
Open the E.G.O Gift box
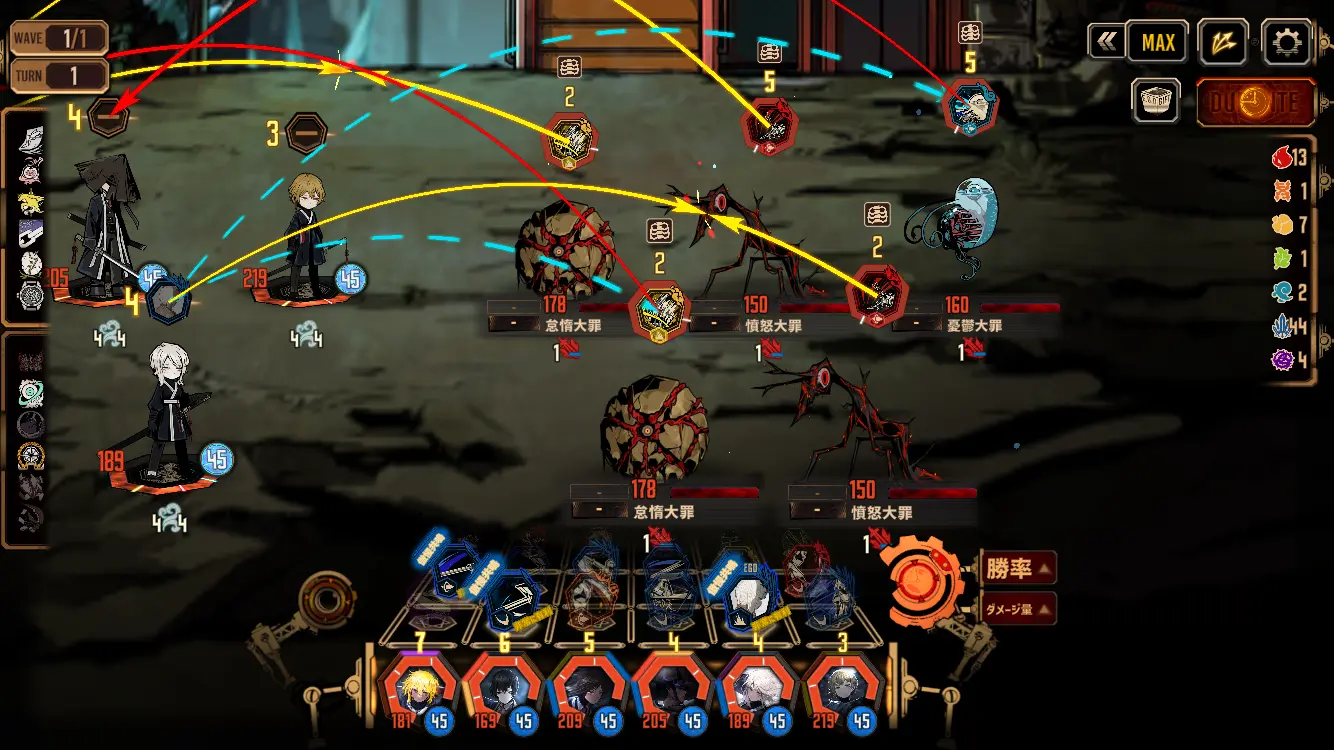tap(1157, 101)
